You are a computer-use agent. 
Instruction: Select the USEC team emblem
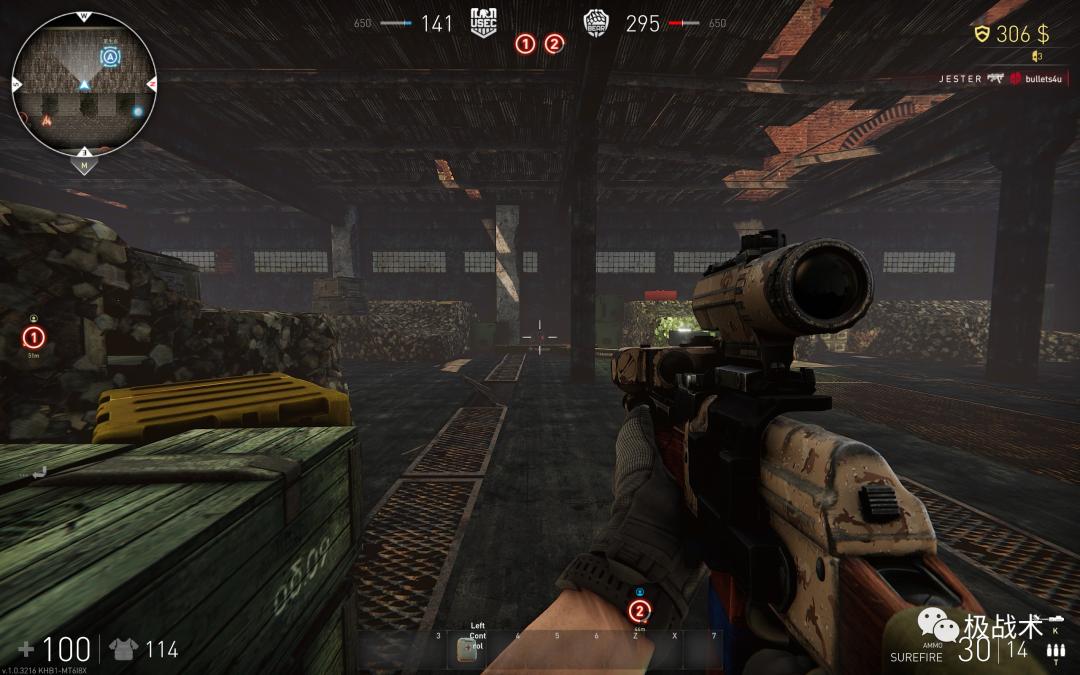coord(485,23)
